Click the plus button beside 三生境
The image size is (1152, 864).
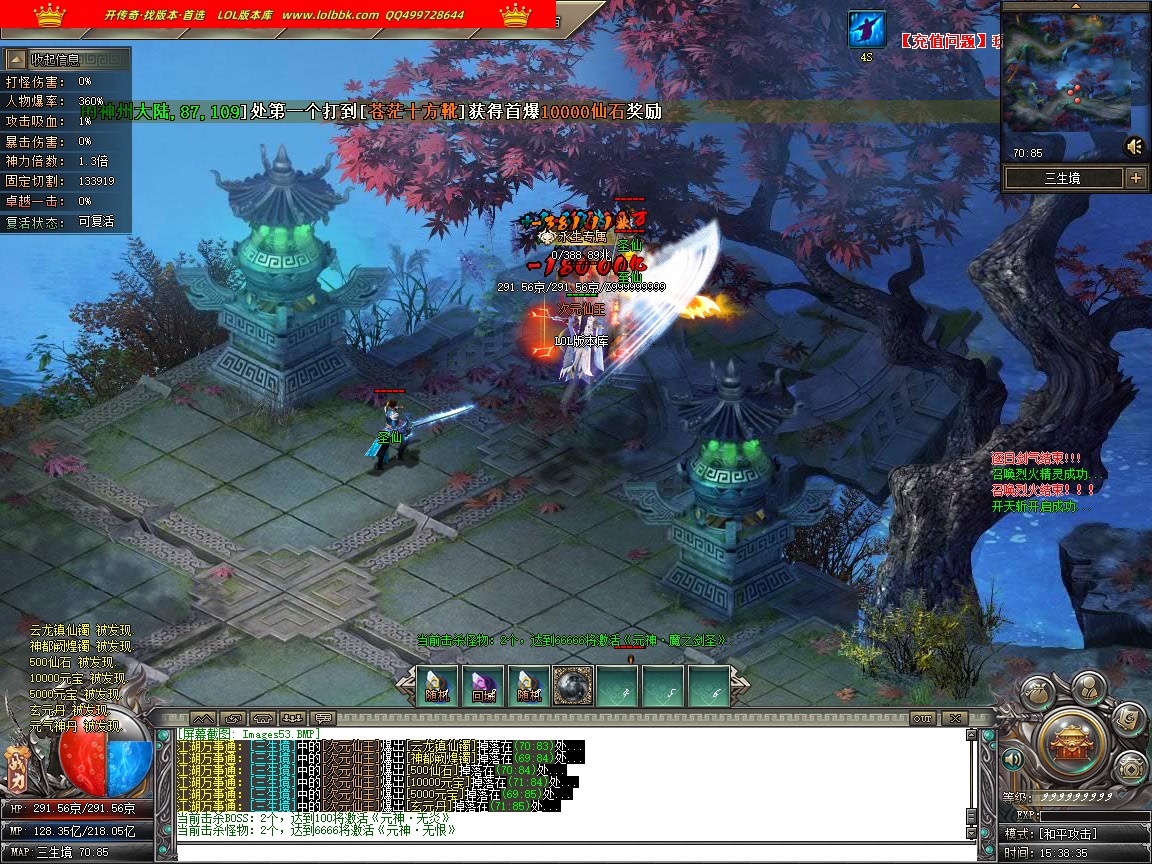coord(1136,178)
